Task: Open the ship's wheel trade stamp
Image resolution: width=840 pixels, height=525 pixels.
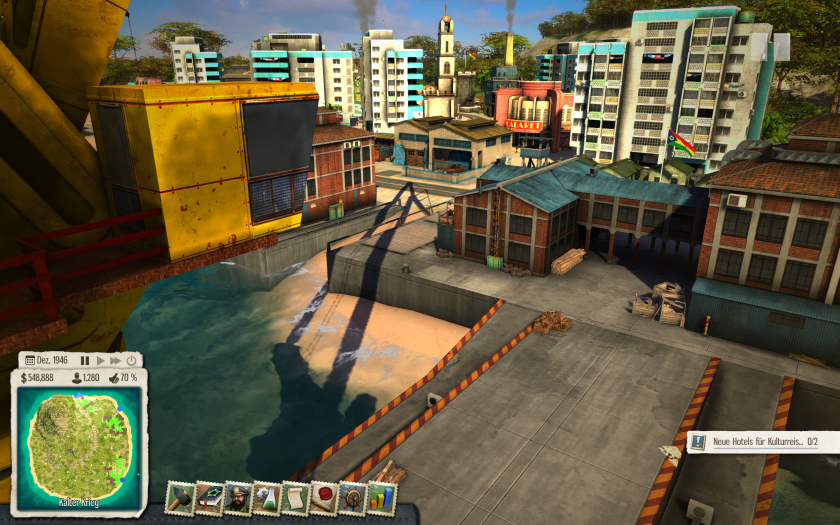Action: pyautogui.click(x=353, y=497)
